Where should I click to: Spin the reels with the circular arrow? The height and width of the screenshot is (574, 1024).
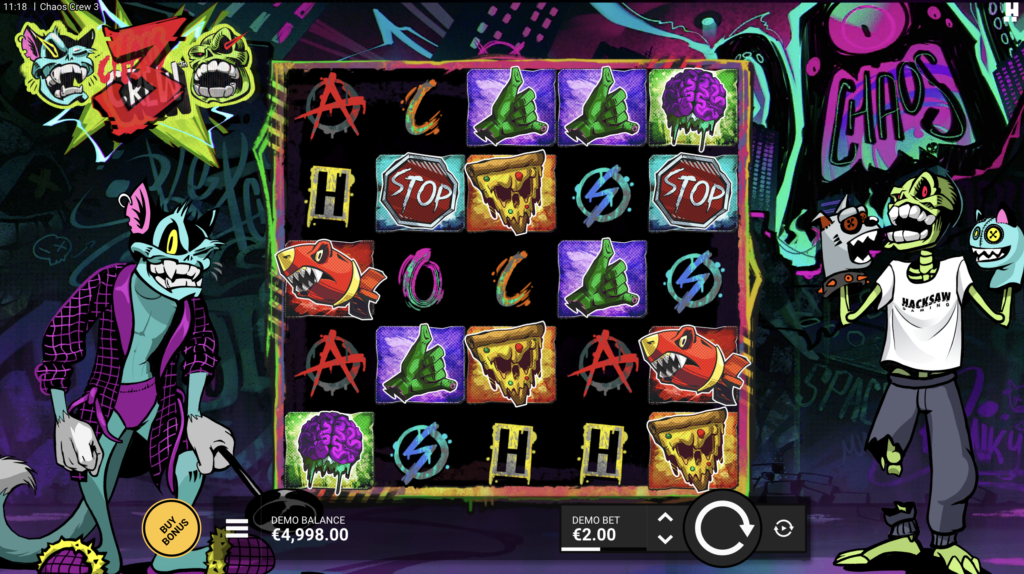point(722,527)
